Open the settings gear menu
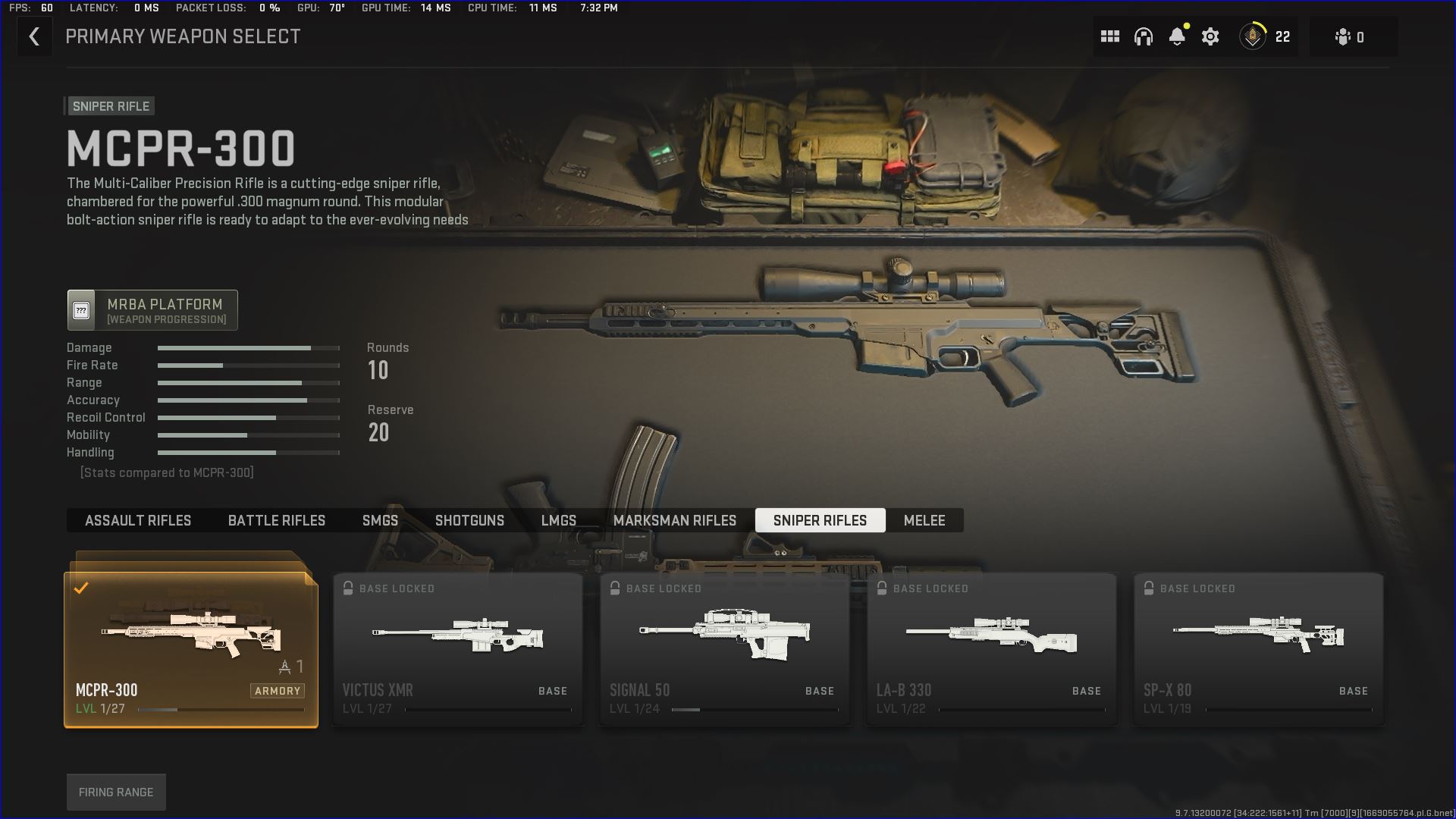The image size is (1456, 819). [1210, 36]
